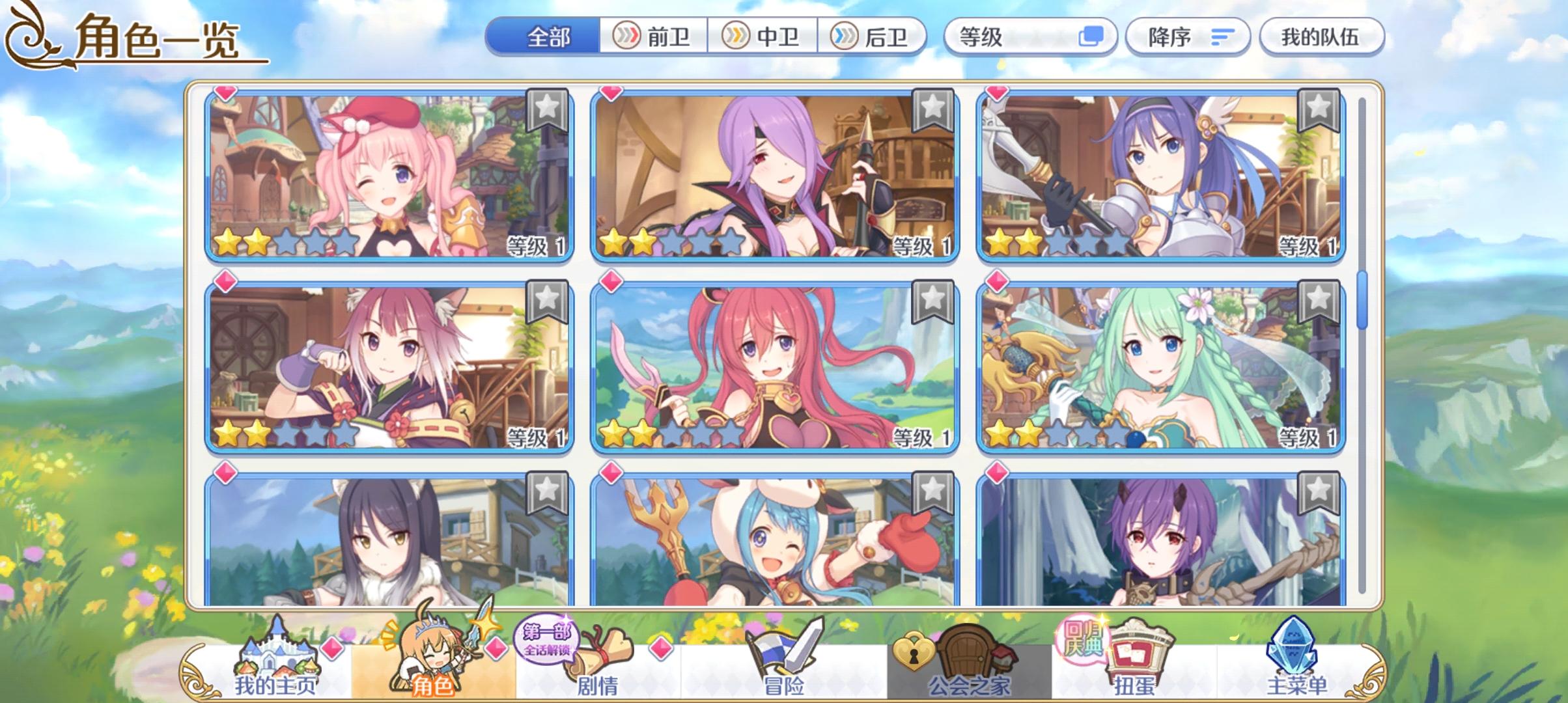Open the 冒险 adventure sword icon
Screen dimensions: 1568x703
(784, 651)
